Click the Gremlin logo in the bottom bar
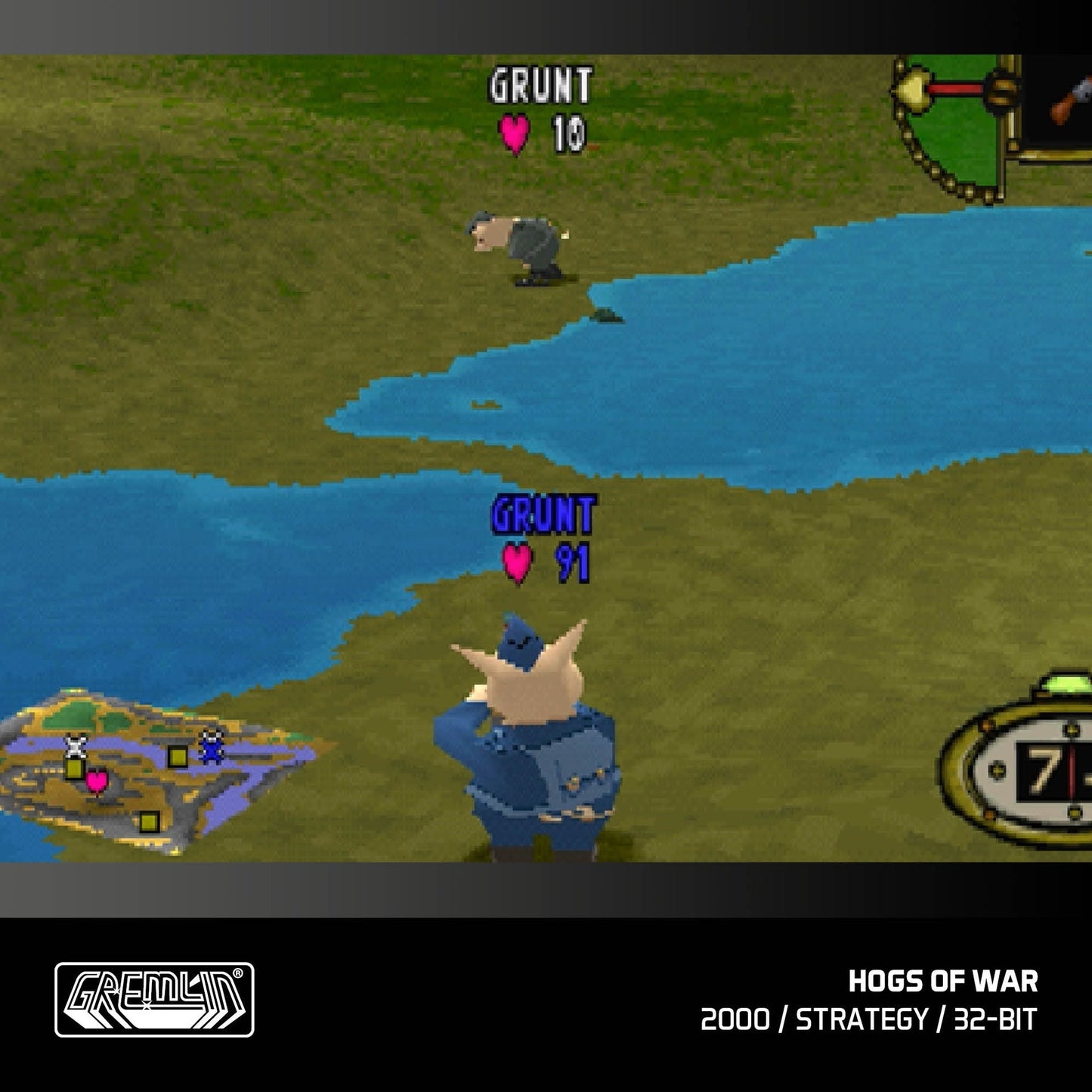The width and height of the screenshot is (1092, 1092). pyautogui.click(x=156, y=999)
